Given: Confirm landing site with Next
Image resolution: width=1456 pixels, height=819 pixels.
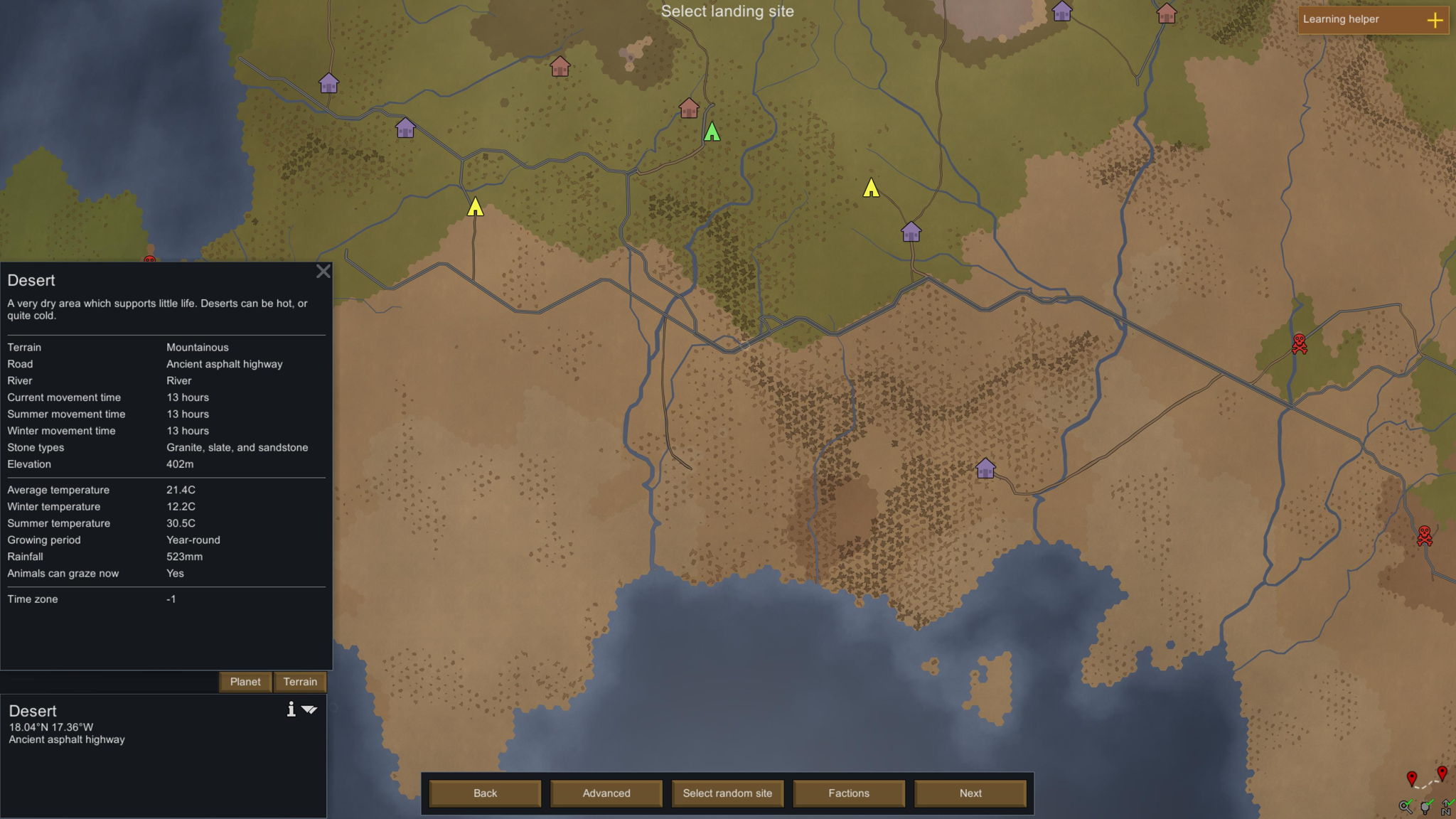Looking at the screenshot, I should 970,793.
